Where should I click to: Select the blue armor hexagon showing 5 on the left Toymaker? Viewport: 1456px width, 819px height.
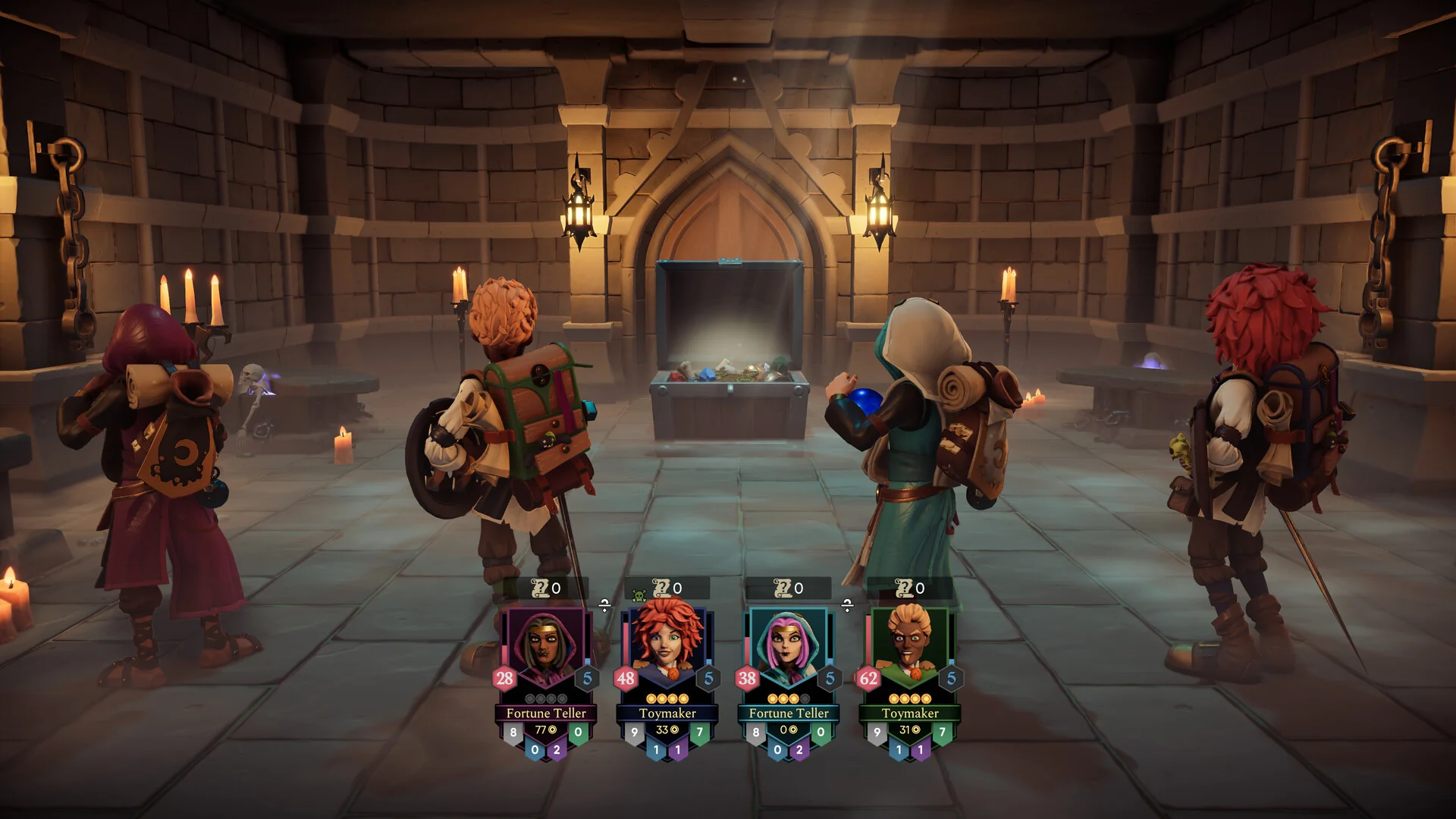tap(708, 677)
